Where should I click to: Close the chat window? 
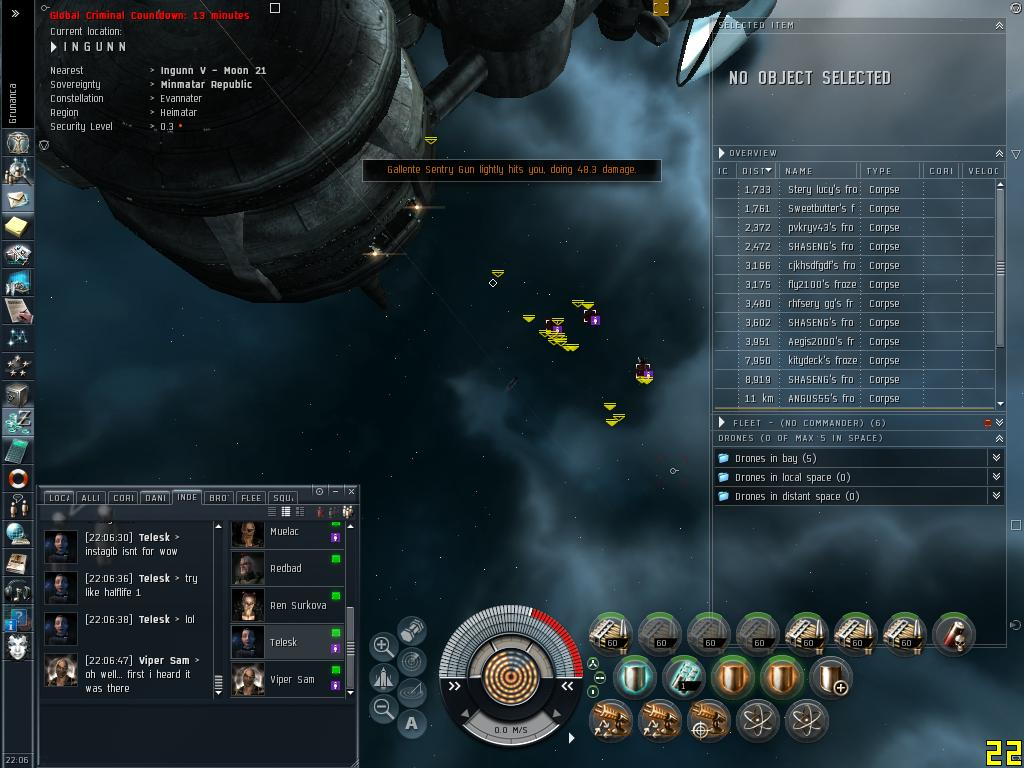point(351,491)
